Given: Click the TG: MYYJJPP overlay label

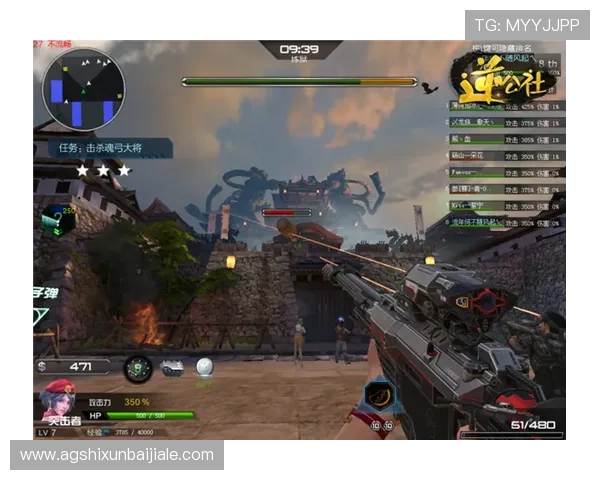Looking at the screenshot, I should pos(526,25).
